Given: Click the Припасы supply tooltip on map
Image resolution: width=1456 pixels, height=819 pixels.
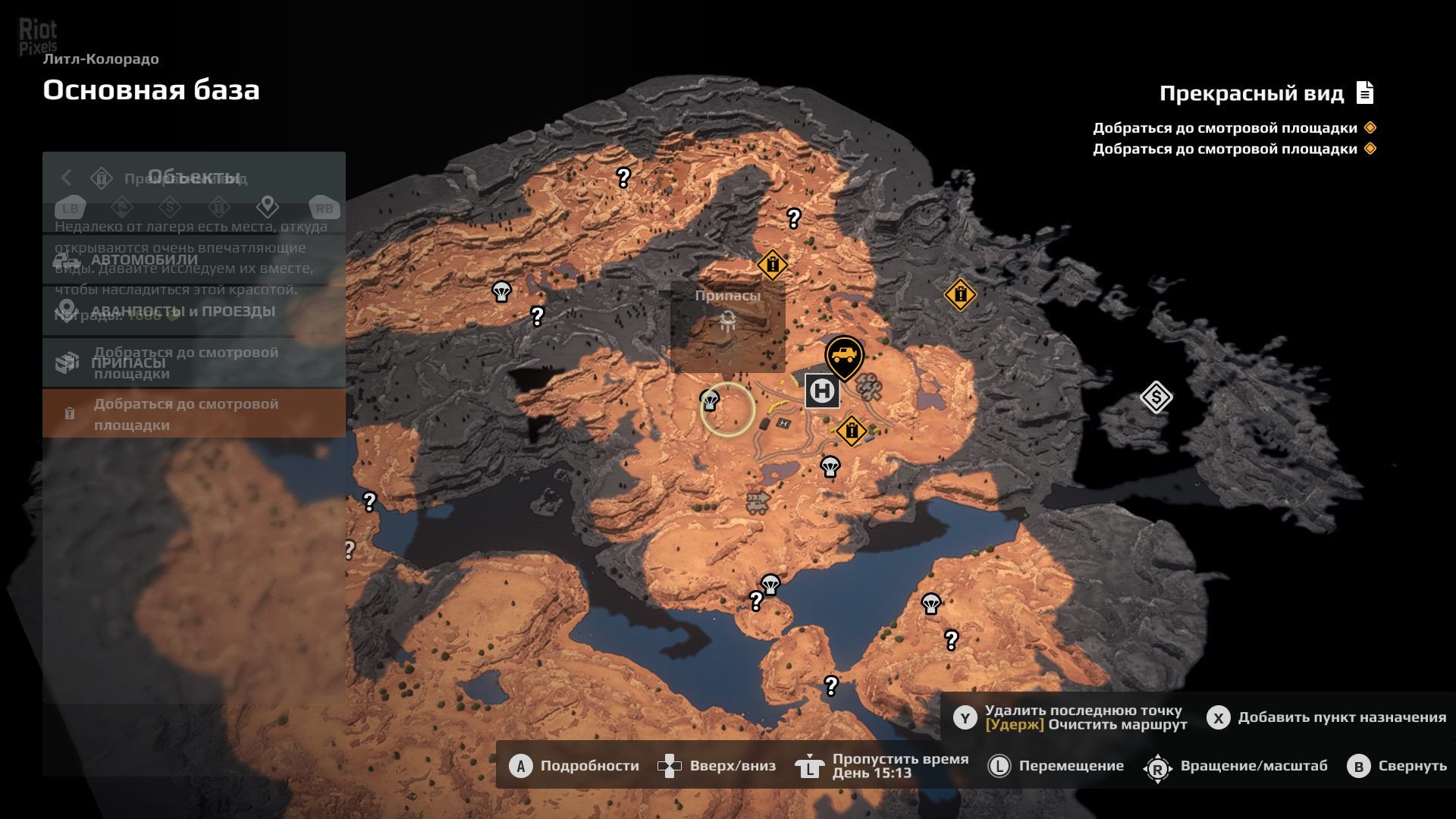Looking at the screenshot, I should coord(727,326).
